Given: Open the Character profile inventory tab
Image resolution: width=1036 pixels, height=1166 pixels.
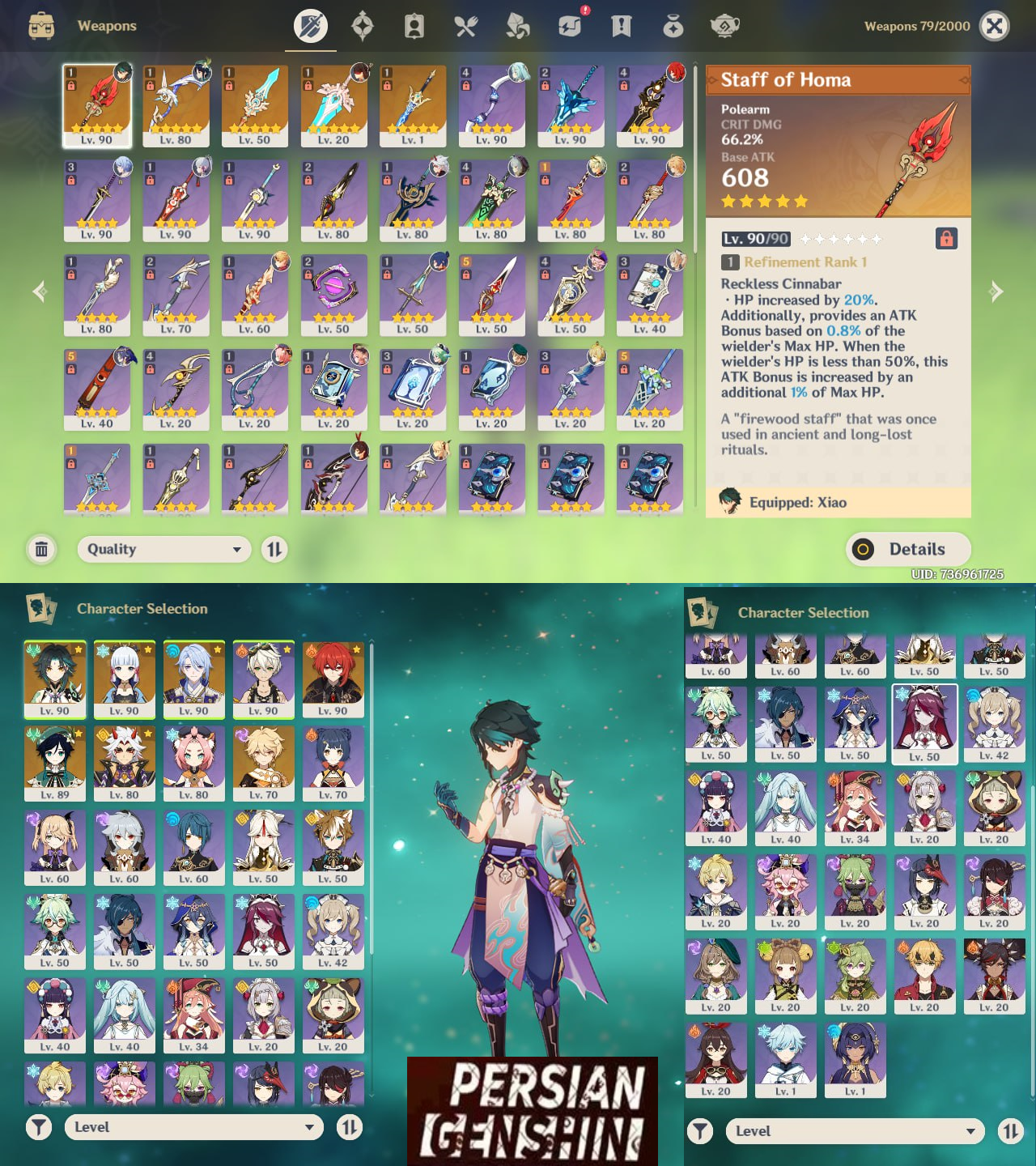Looking at the screenshot, I should [x=414, y=25].
